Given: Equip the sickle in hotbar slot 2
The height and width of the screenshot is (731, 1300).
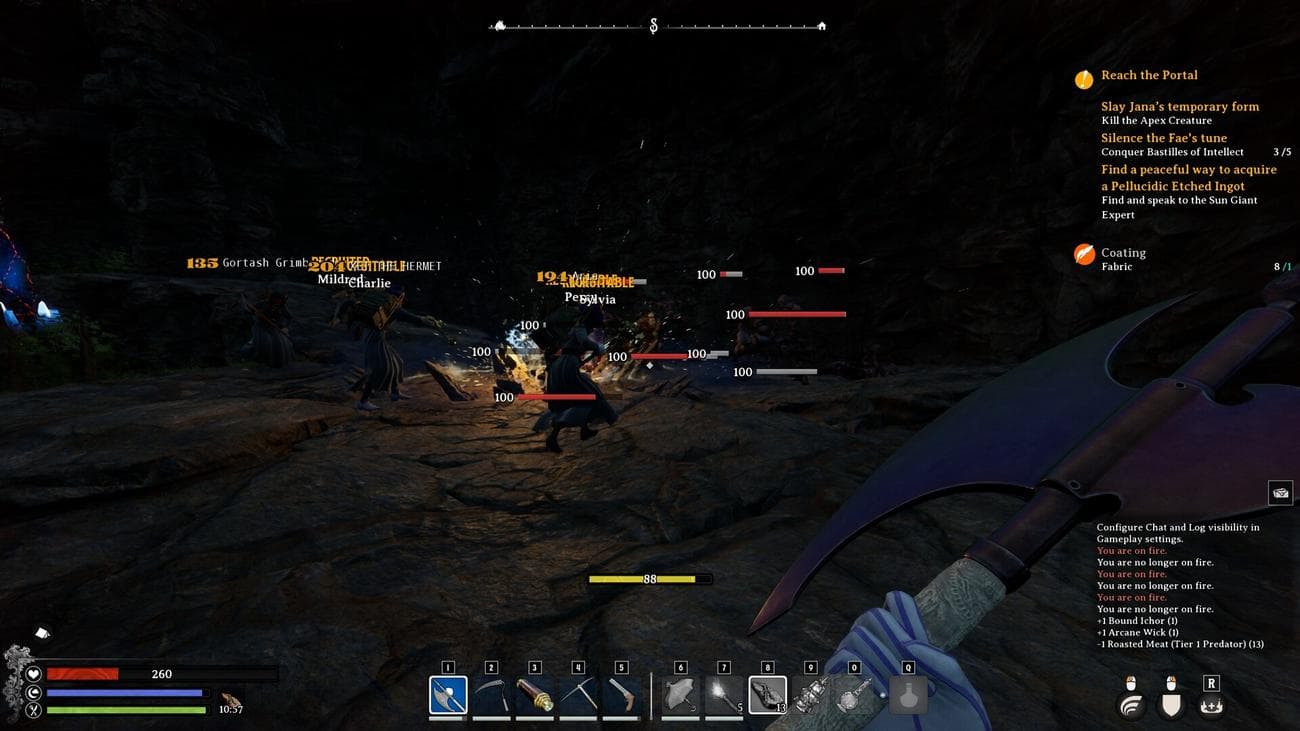Looking at the screenshot, I should pos(491,693).
